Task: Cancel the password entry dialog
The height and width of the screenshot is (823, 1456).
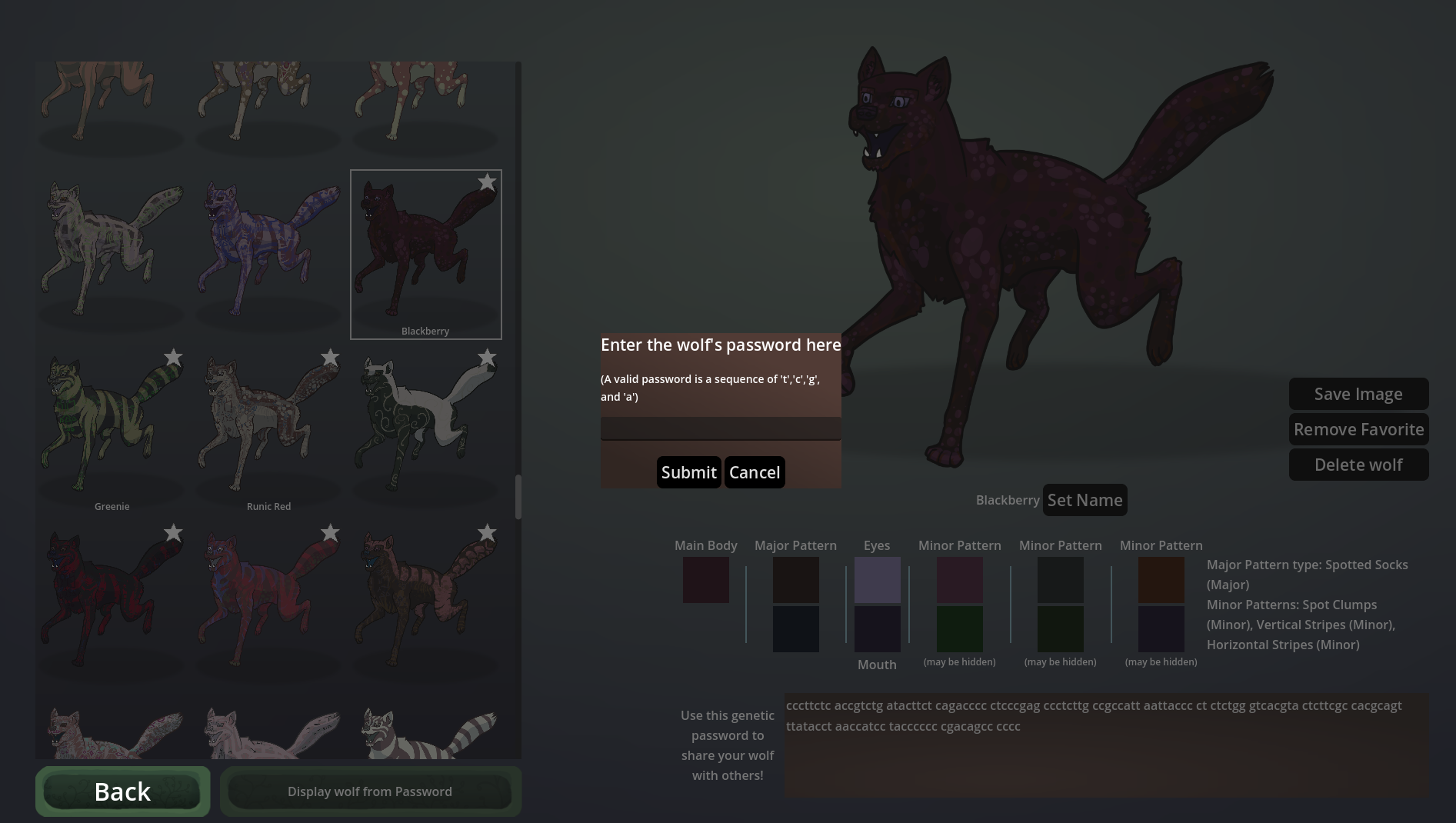Action: click(754, 471)
